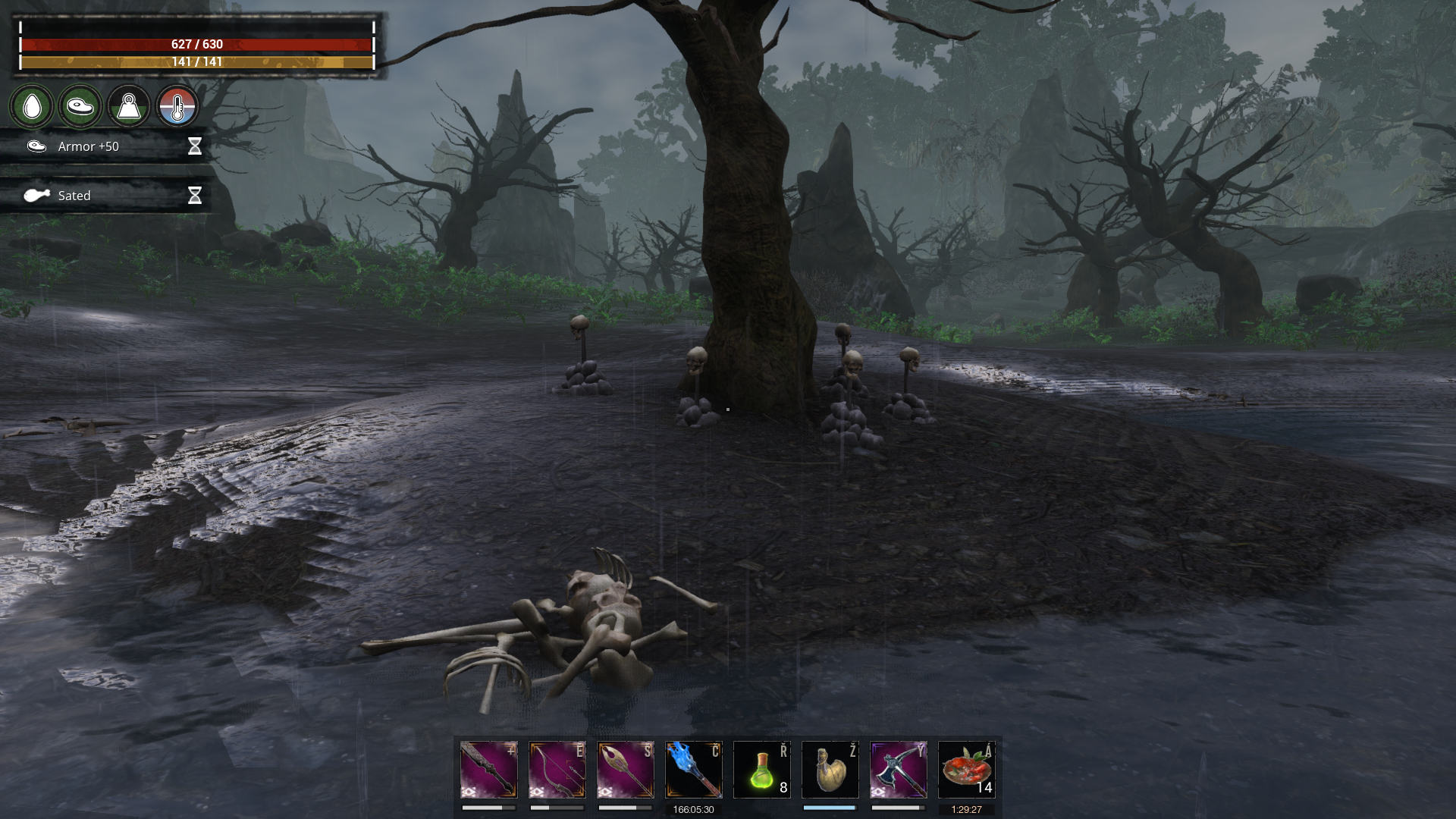Viewport: 1456px width, 819px height.
Task: Click the weight encumbrance icon
Action: point(129,106)
